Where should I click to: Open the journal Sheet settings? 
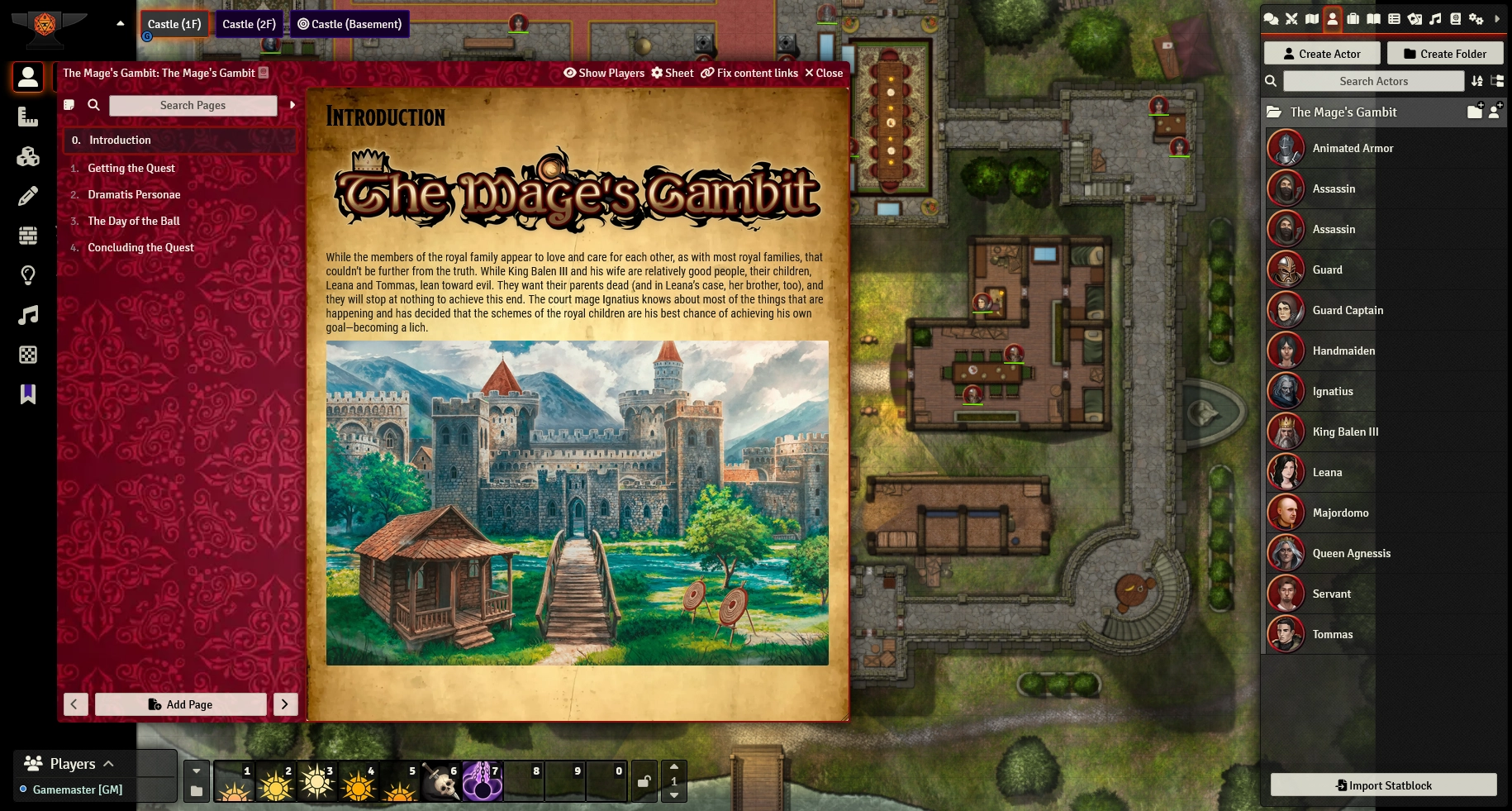[x=673, y=73]
